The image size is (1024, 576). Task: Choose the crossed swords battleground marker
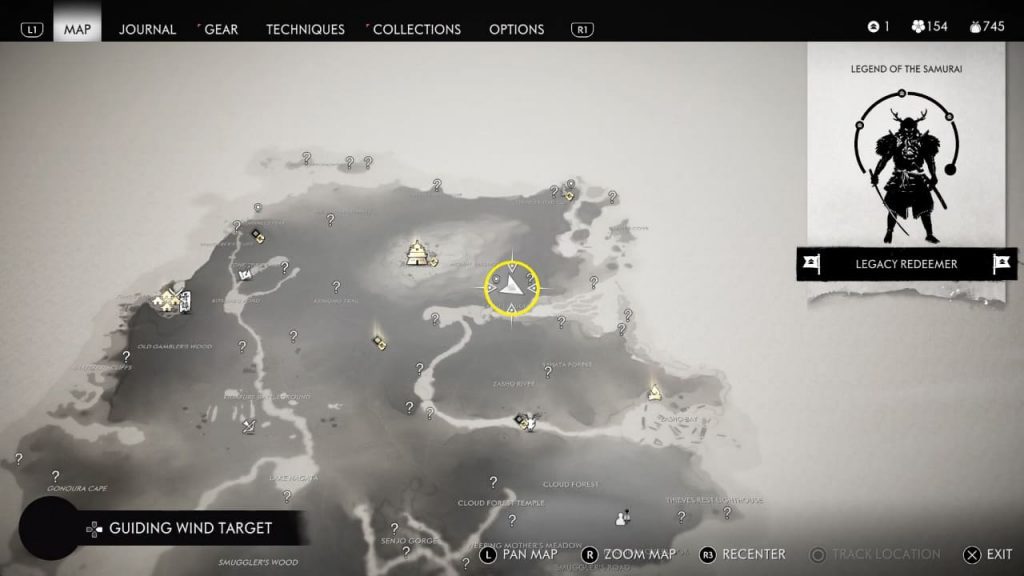point(250,426)
